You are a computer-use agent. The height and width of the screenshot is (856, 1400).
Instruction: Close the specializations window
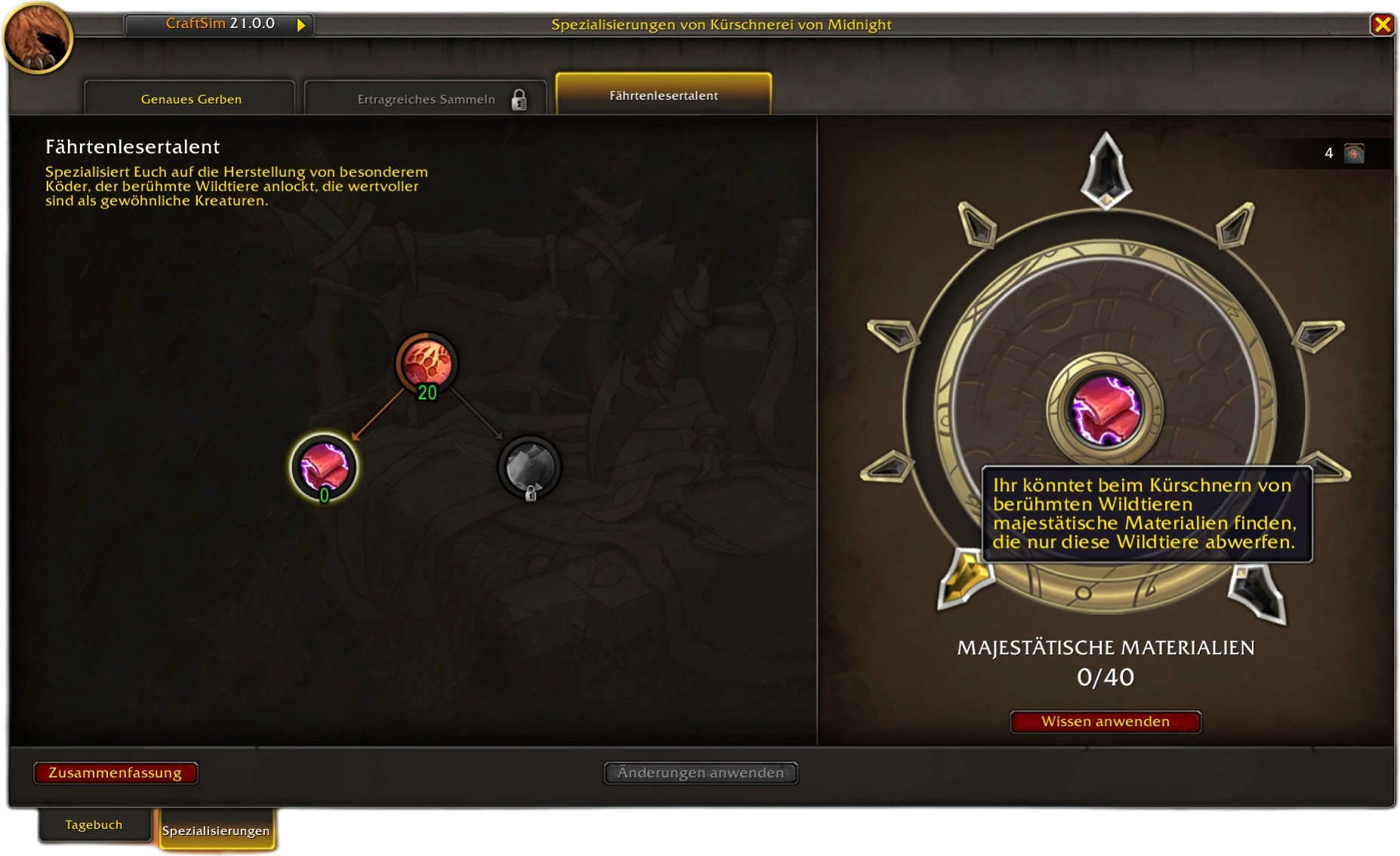point(1382,25)
